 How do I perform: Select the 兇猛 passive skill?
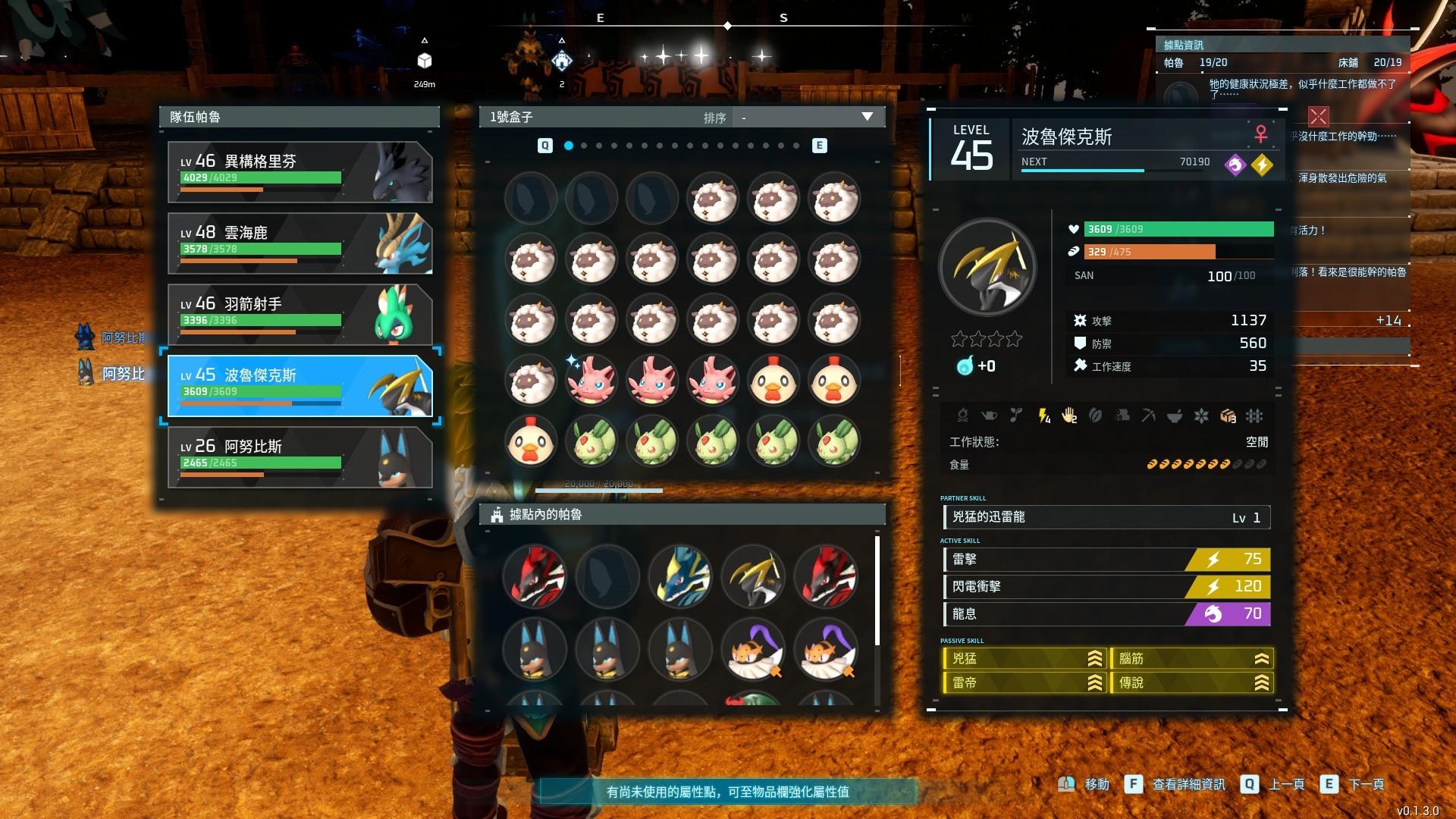tap(1024, 659)
